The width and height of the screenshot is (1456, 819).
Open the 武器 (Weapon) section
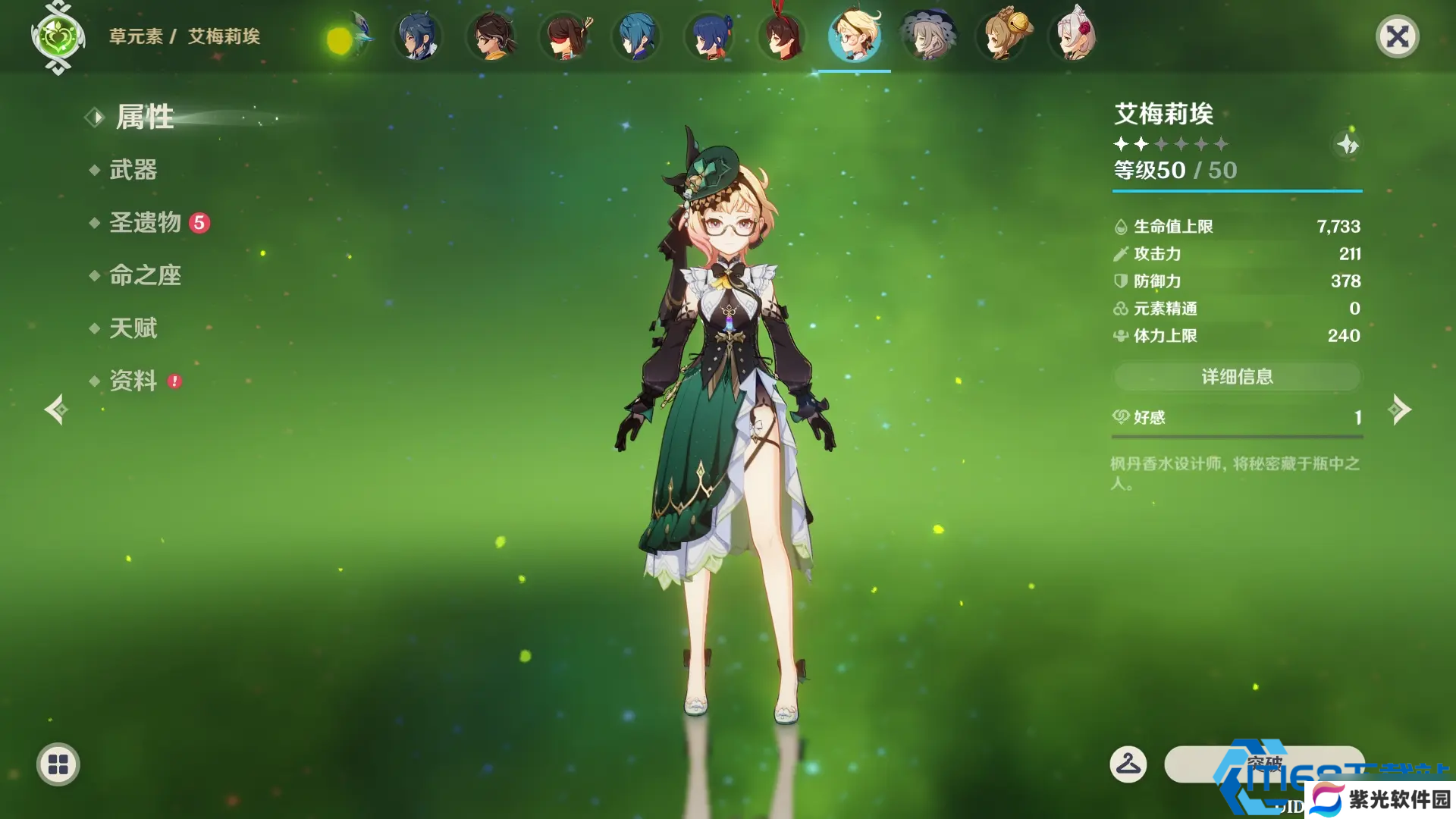(x=133, y=170)
